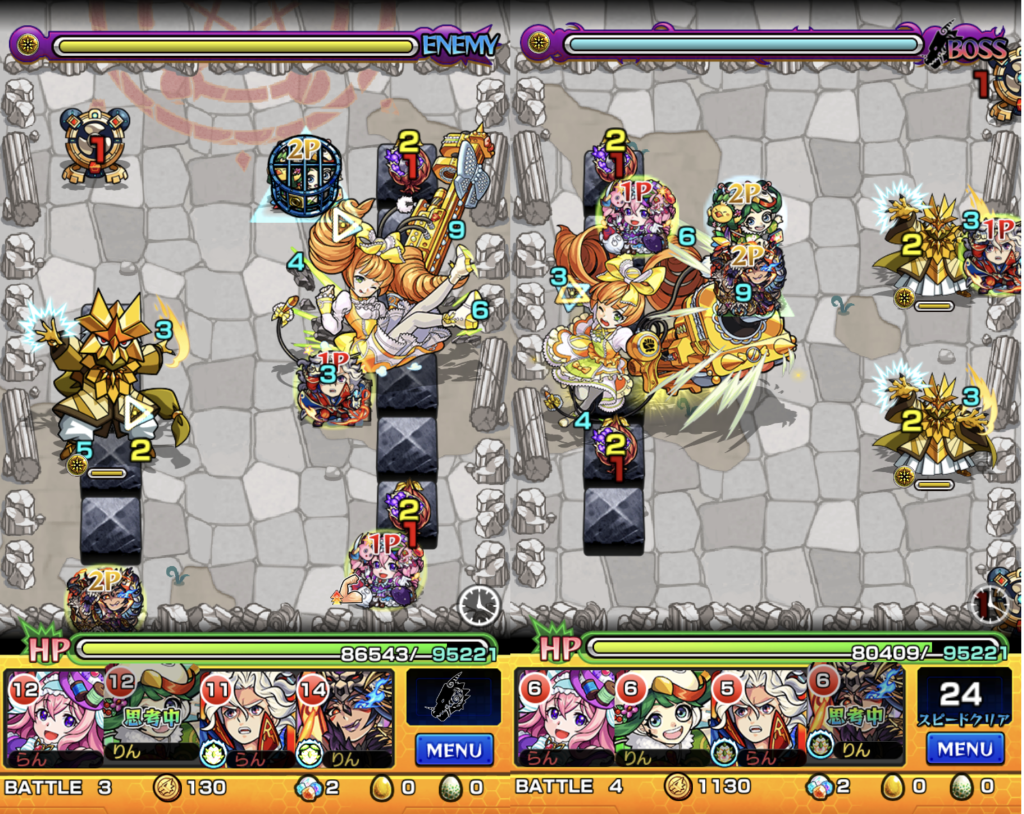Select the green-haired portrait in BATTLE 4

(x=661, y=717)
